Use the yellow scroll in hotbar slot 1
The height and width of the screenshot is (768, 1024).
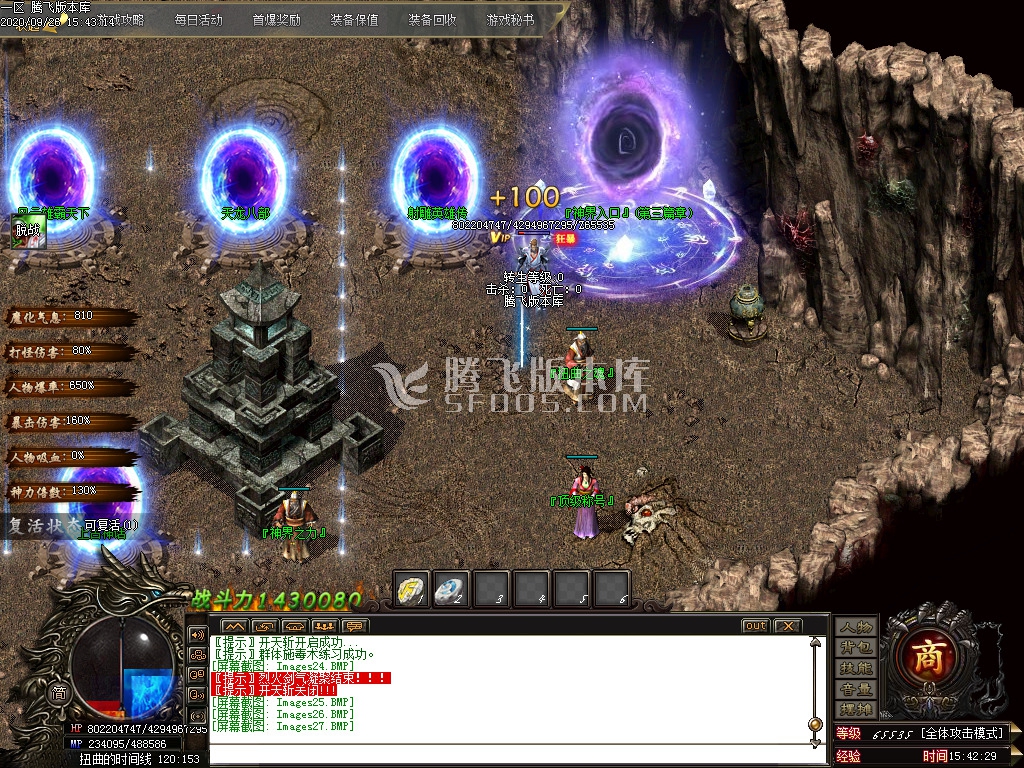[412, 587]
